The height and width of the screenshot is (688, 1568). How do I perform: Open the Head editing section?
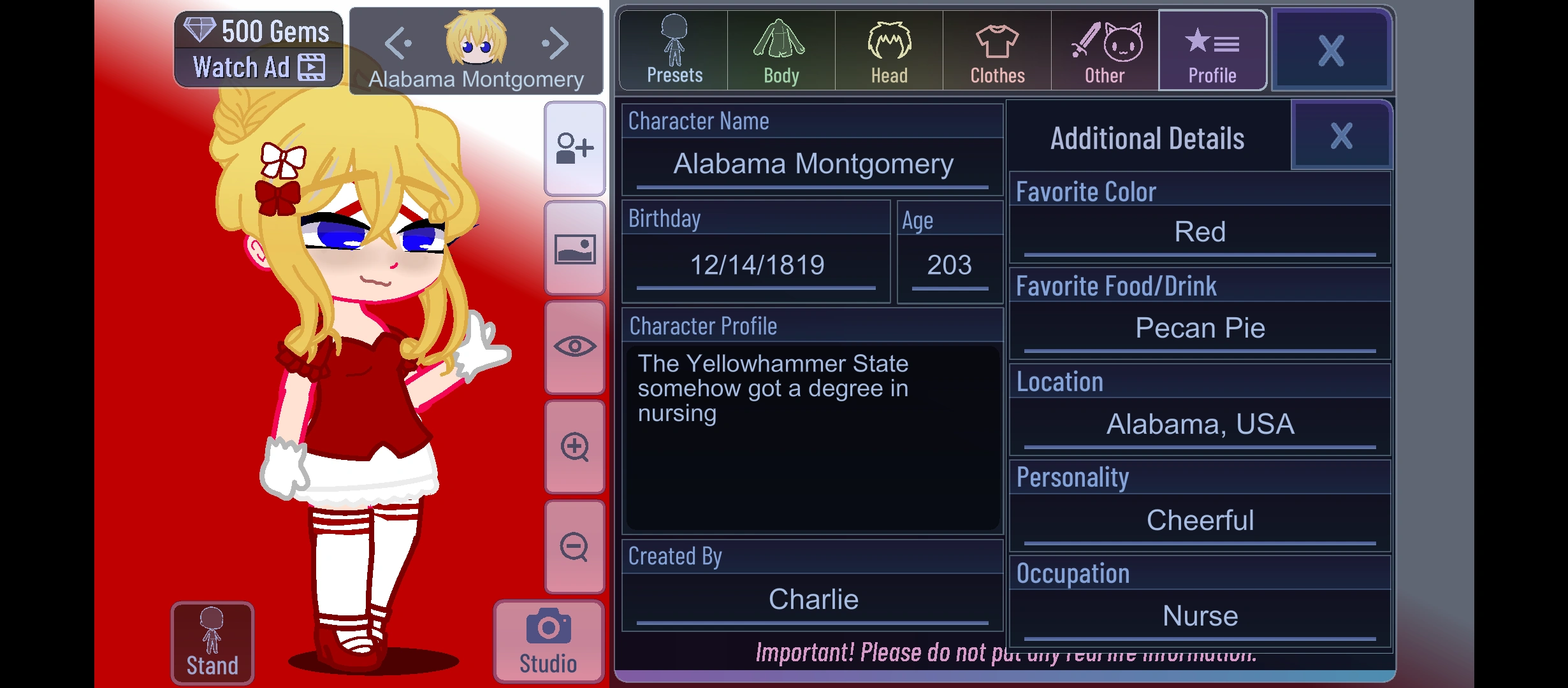click(x=888, y=48)
